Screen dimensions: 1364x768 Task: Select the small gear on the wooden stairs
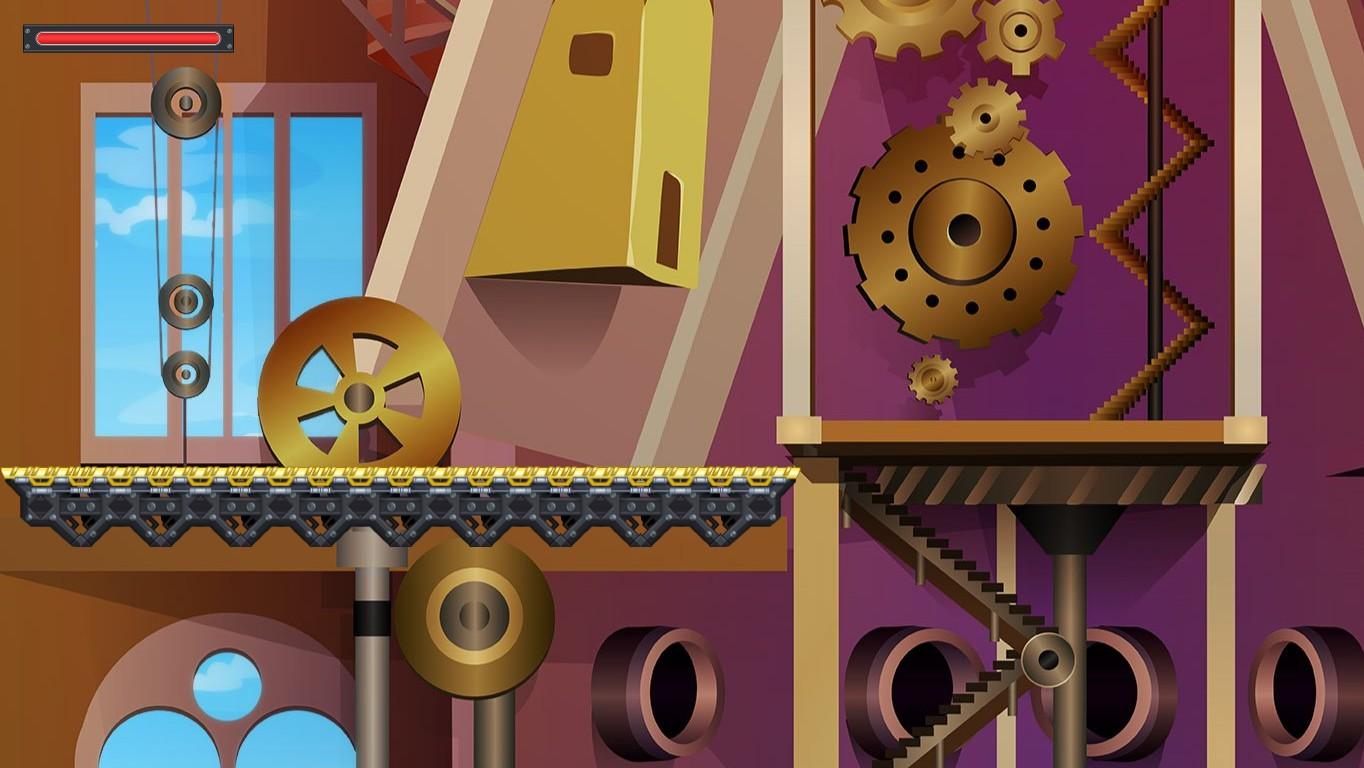click(x=1048, y=661)
